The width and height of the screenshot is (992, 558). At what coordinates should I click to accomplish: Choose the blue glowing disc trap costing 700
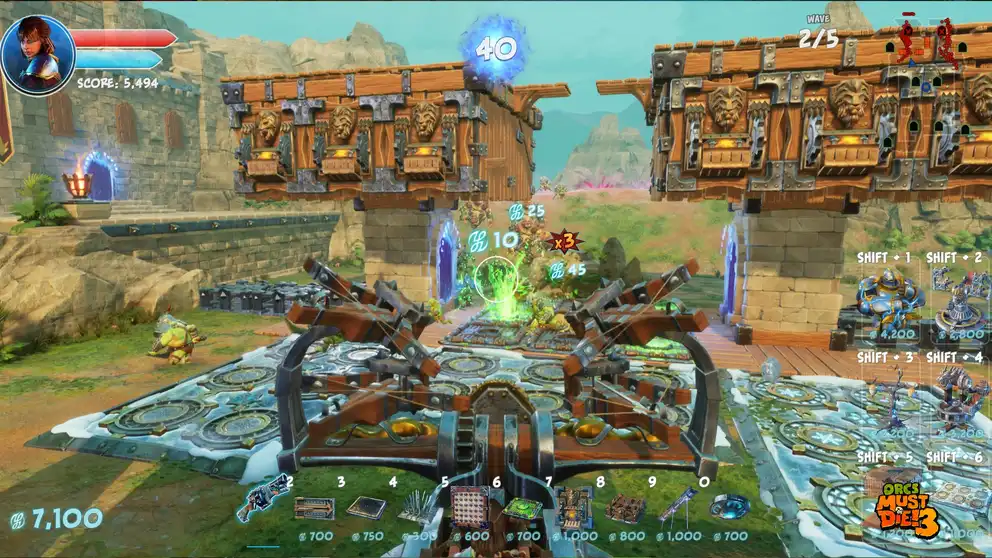(x=729, y=507)
